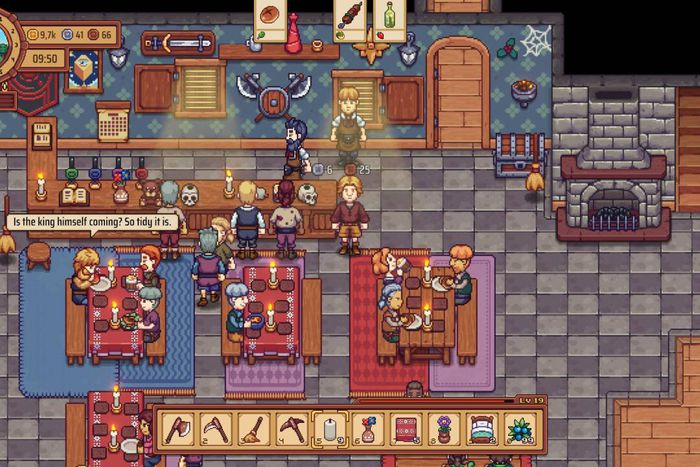Select the purple potted flower slot
700x467 pixels.
[x=444, y=430]
